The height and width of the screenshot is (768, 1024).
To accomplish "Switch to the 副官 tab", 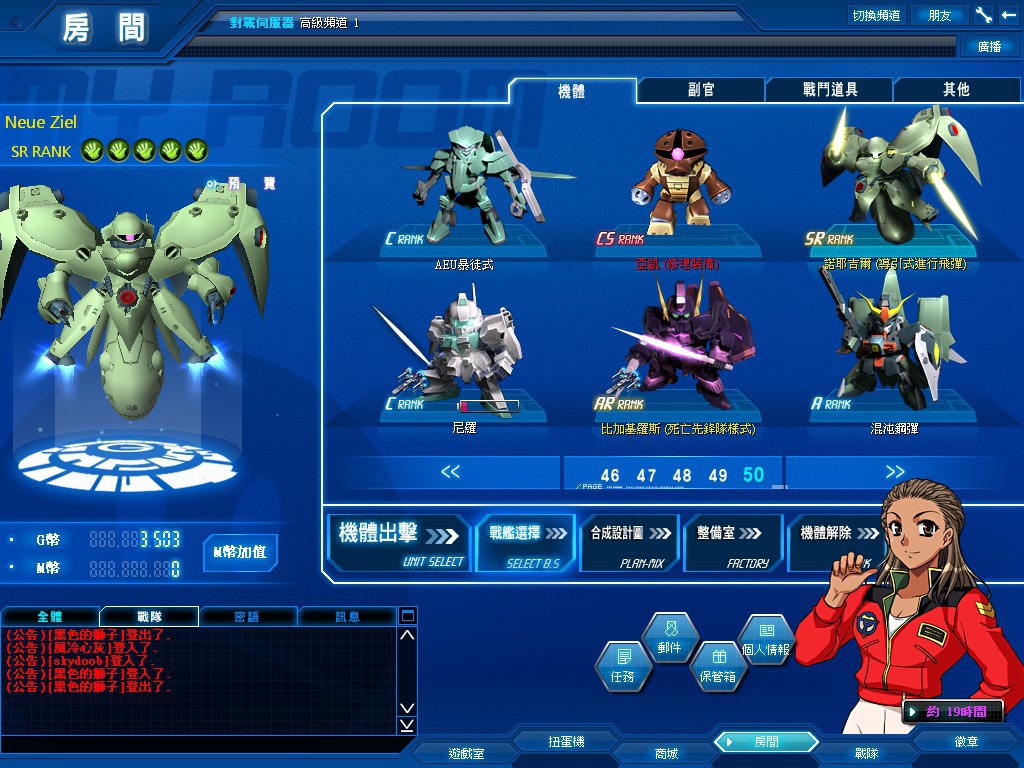I will point(701,90).
